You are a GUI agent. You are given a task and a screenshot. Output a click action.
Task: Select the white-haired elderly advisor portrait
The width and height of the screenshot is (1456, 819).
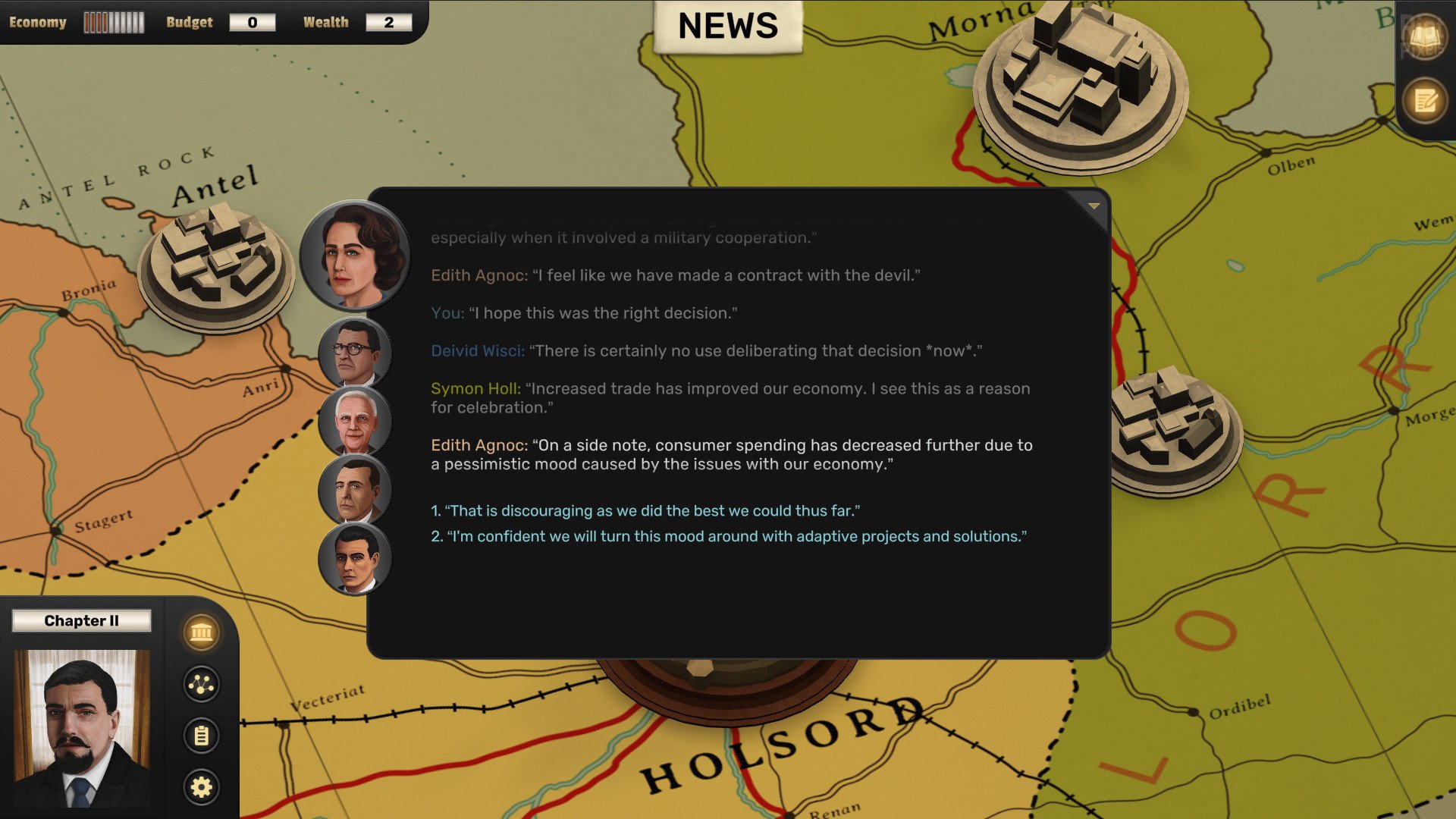click(355, 422)
